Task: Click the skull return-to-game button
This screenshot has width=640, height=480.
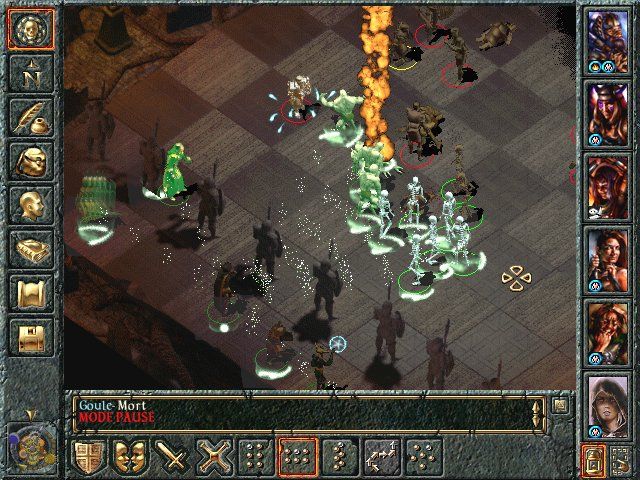Action: pyautogui.click(x=31, y=31)
